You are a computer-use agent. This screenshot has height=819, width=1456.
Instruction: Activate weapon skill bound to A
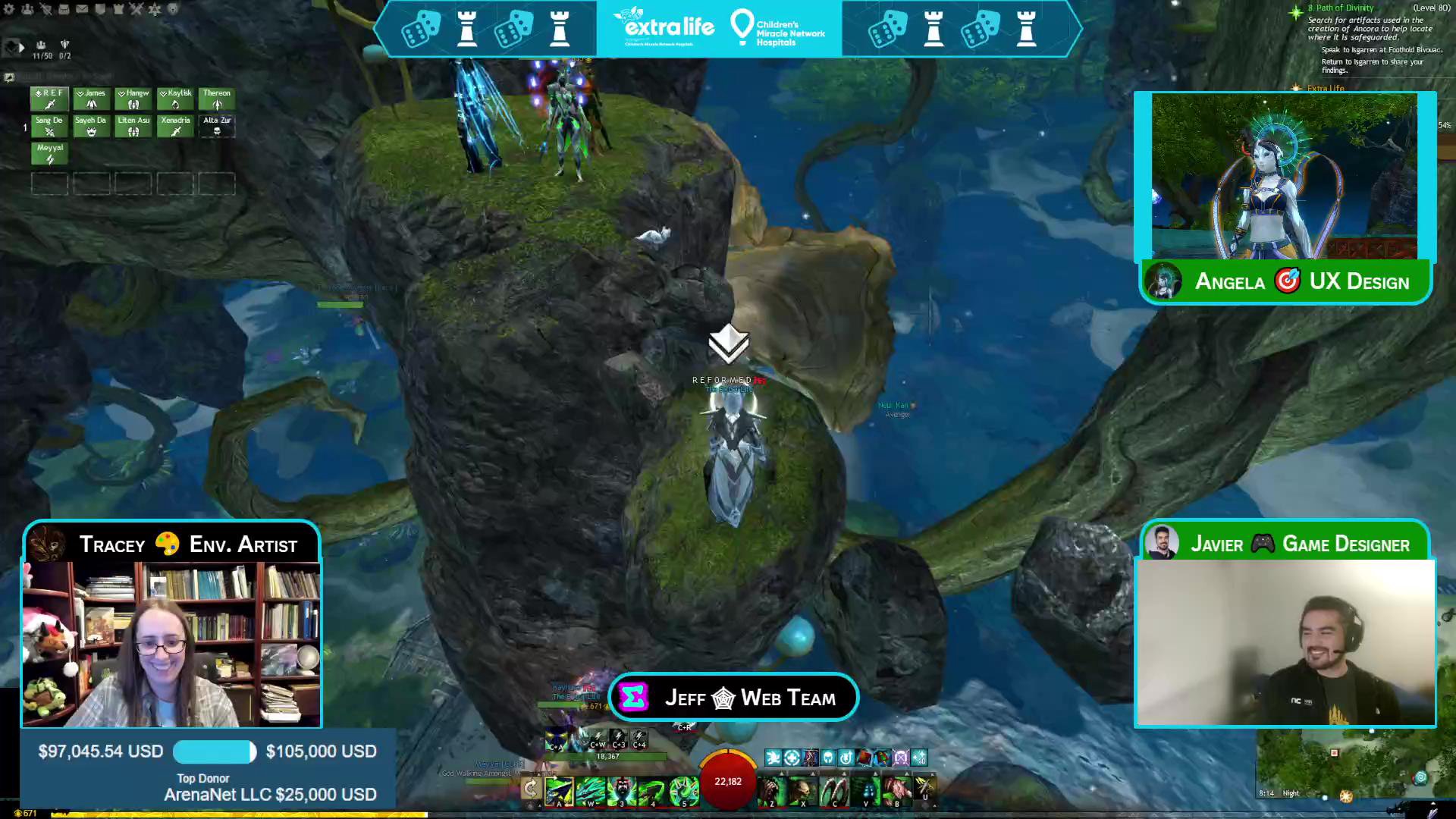pyautogui.click(x=560, y=790)
